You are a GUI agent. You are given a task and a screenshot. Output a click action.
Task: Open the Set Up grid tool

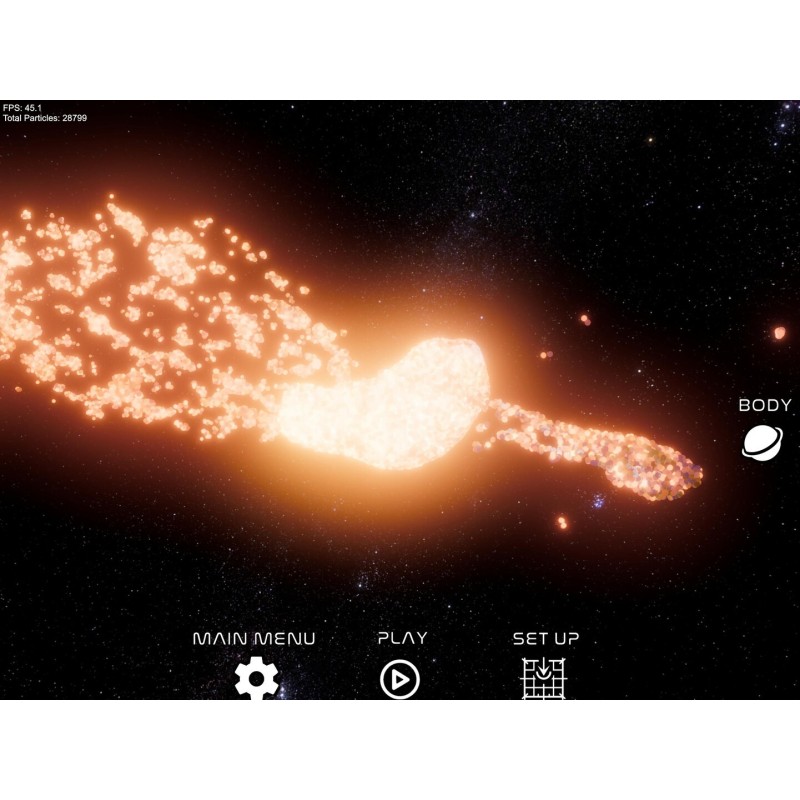point(544,679)
